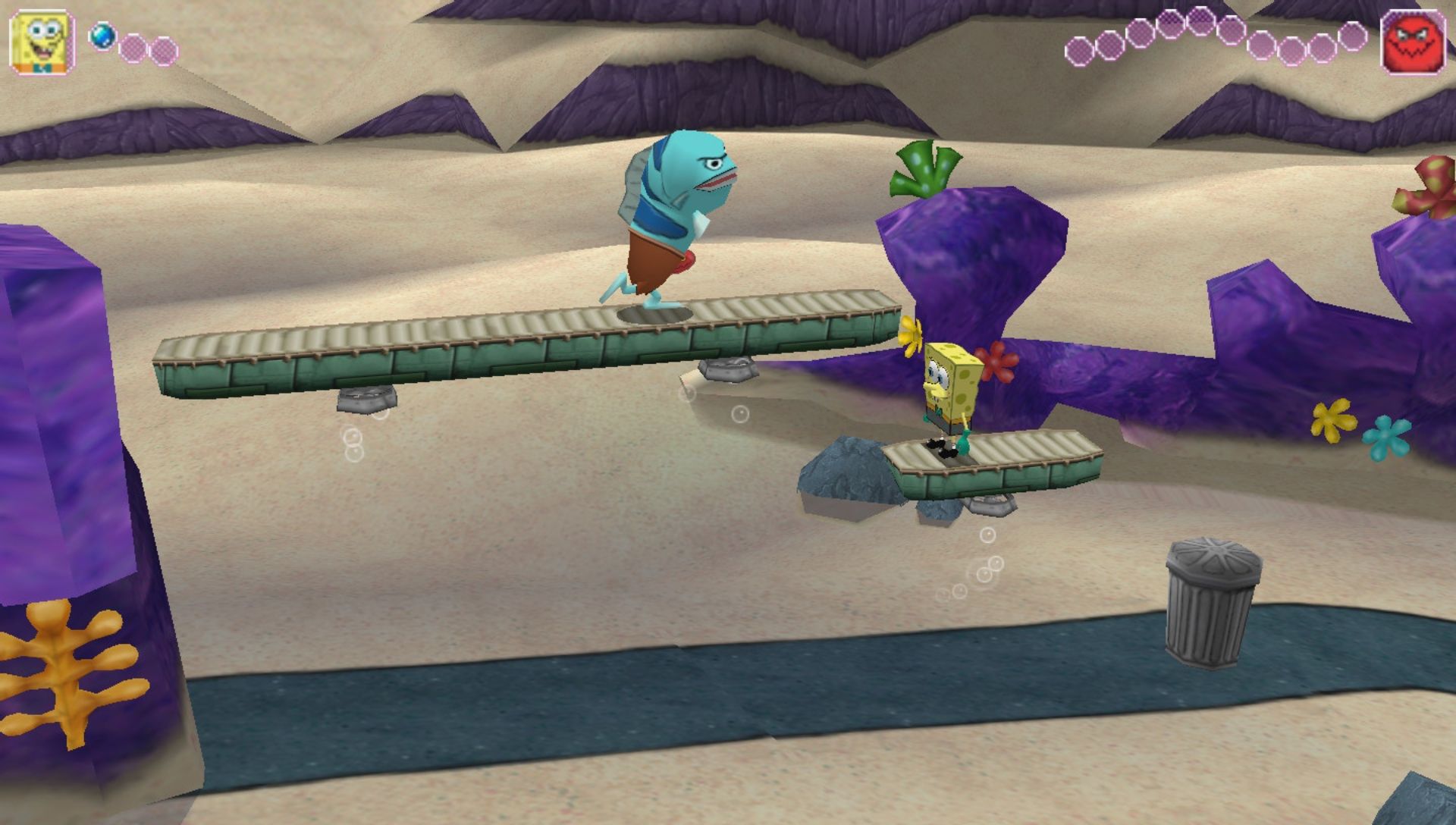Select the red angry boss icon

click(x=1413, y=42)
